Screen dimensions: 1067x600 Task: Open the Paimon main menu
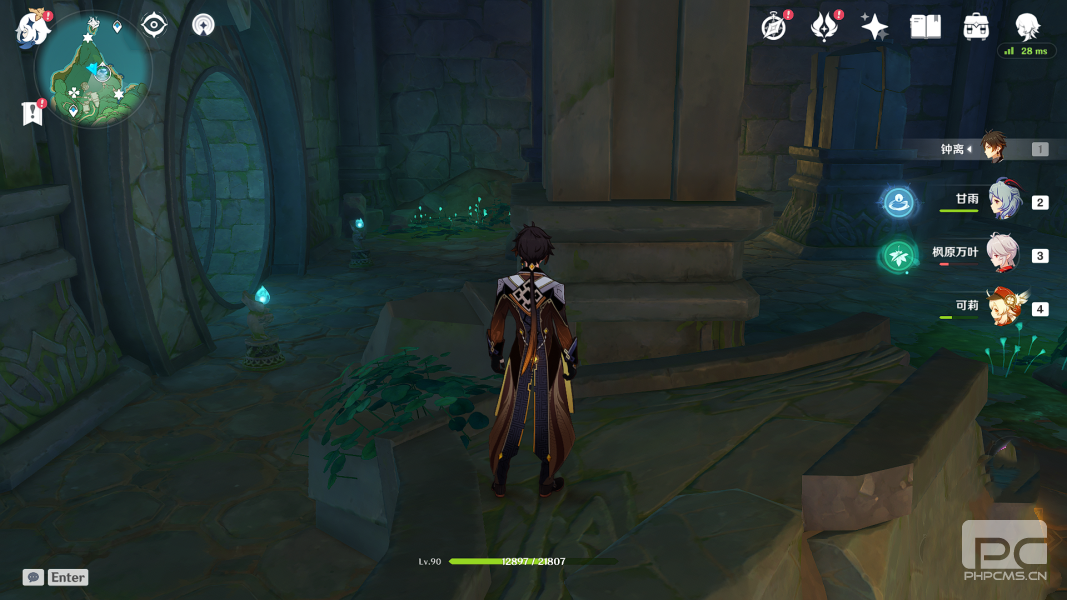(32, 28)
